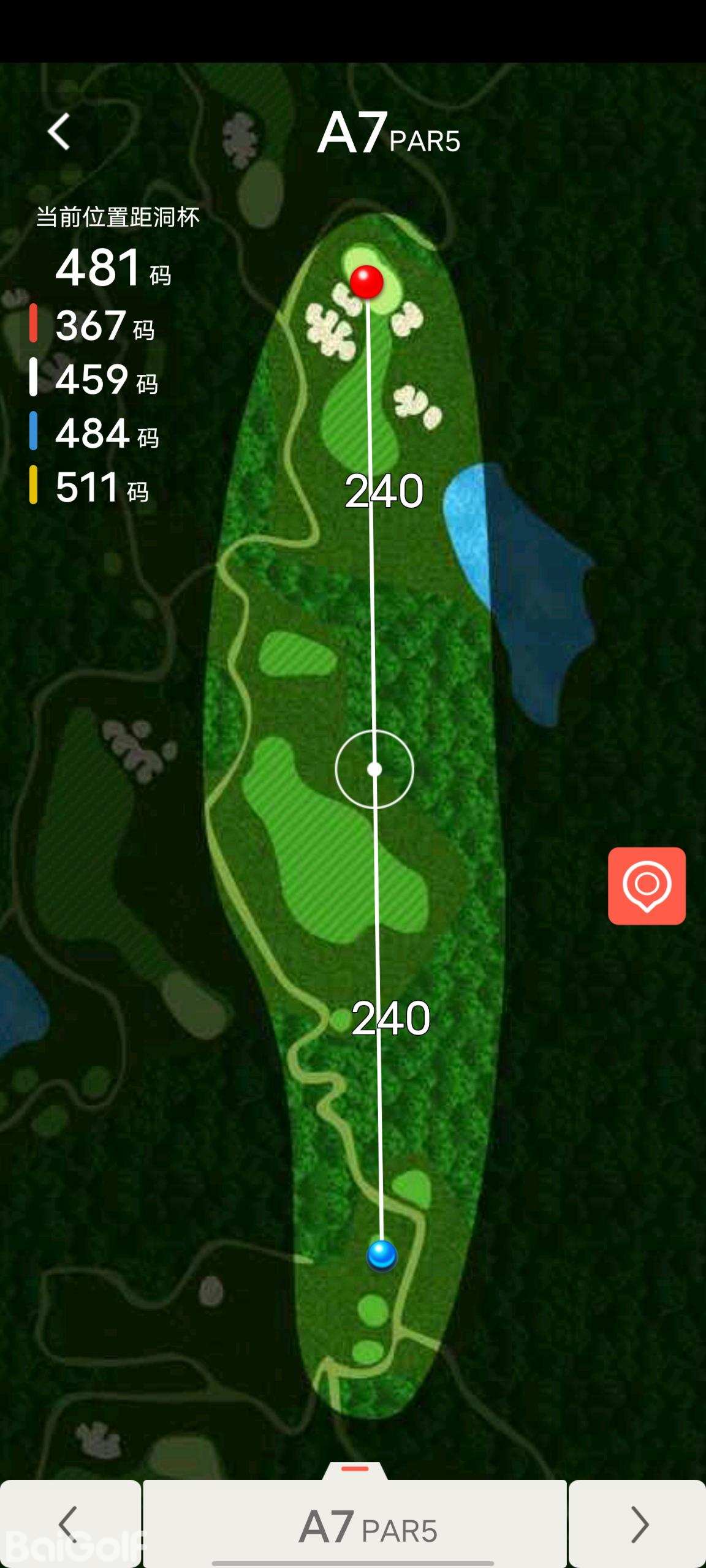The image size is (706, 1568).
Task: Advance to the next hole arrow
Action: click(638, 1524)
